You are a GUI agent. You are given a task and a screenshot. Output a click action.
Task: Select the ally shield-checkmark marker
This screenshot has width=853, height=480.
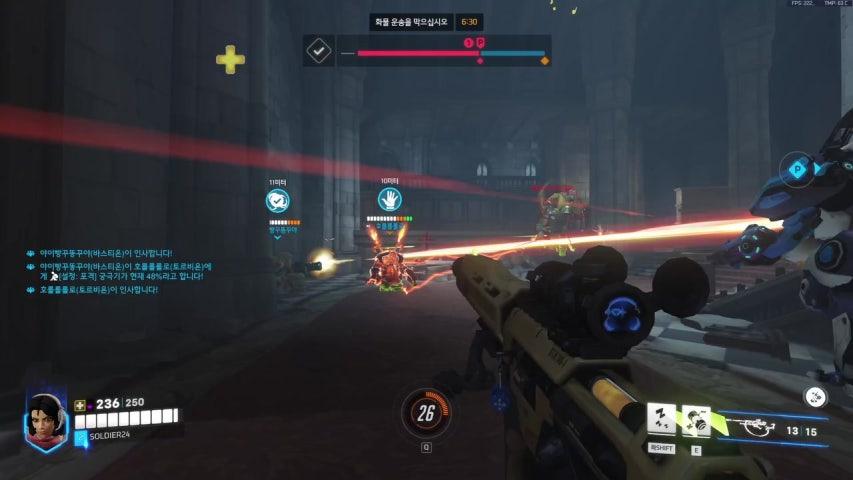278,200
